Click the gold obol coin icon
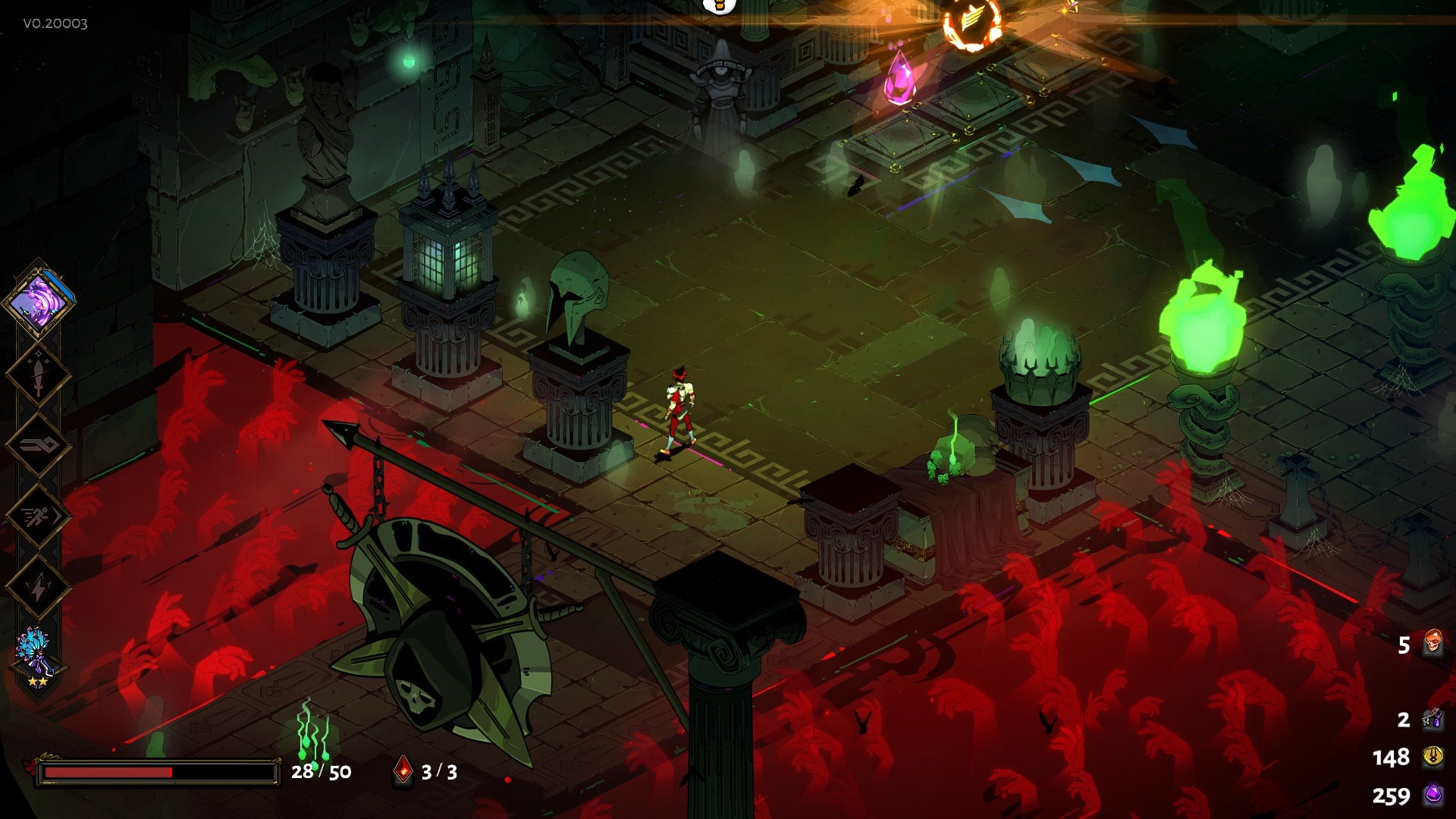 (x=1432, y=756)
